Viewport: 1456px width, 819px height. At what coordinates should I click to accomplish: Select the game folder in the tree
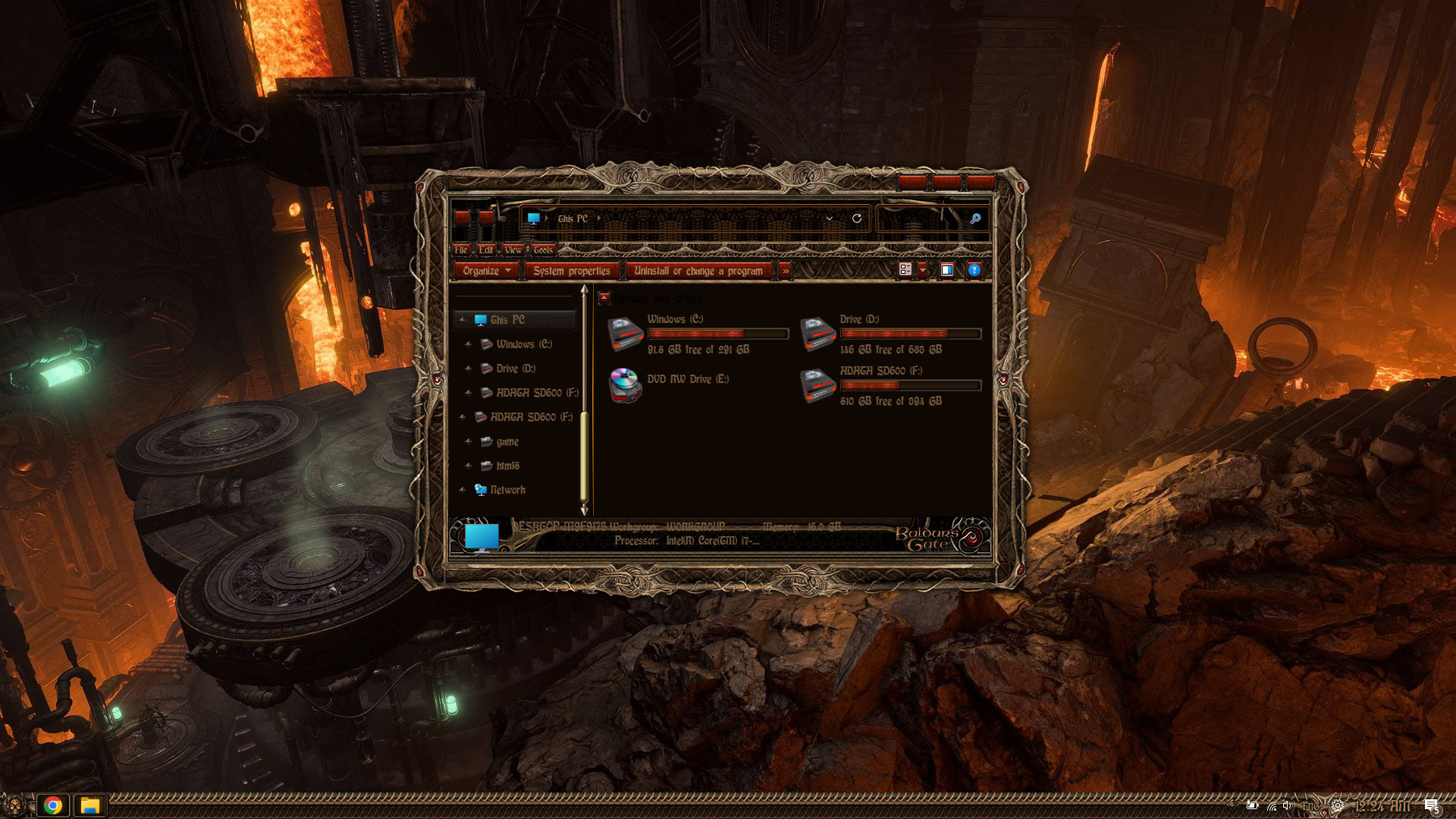(507, 441)
